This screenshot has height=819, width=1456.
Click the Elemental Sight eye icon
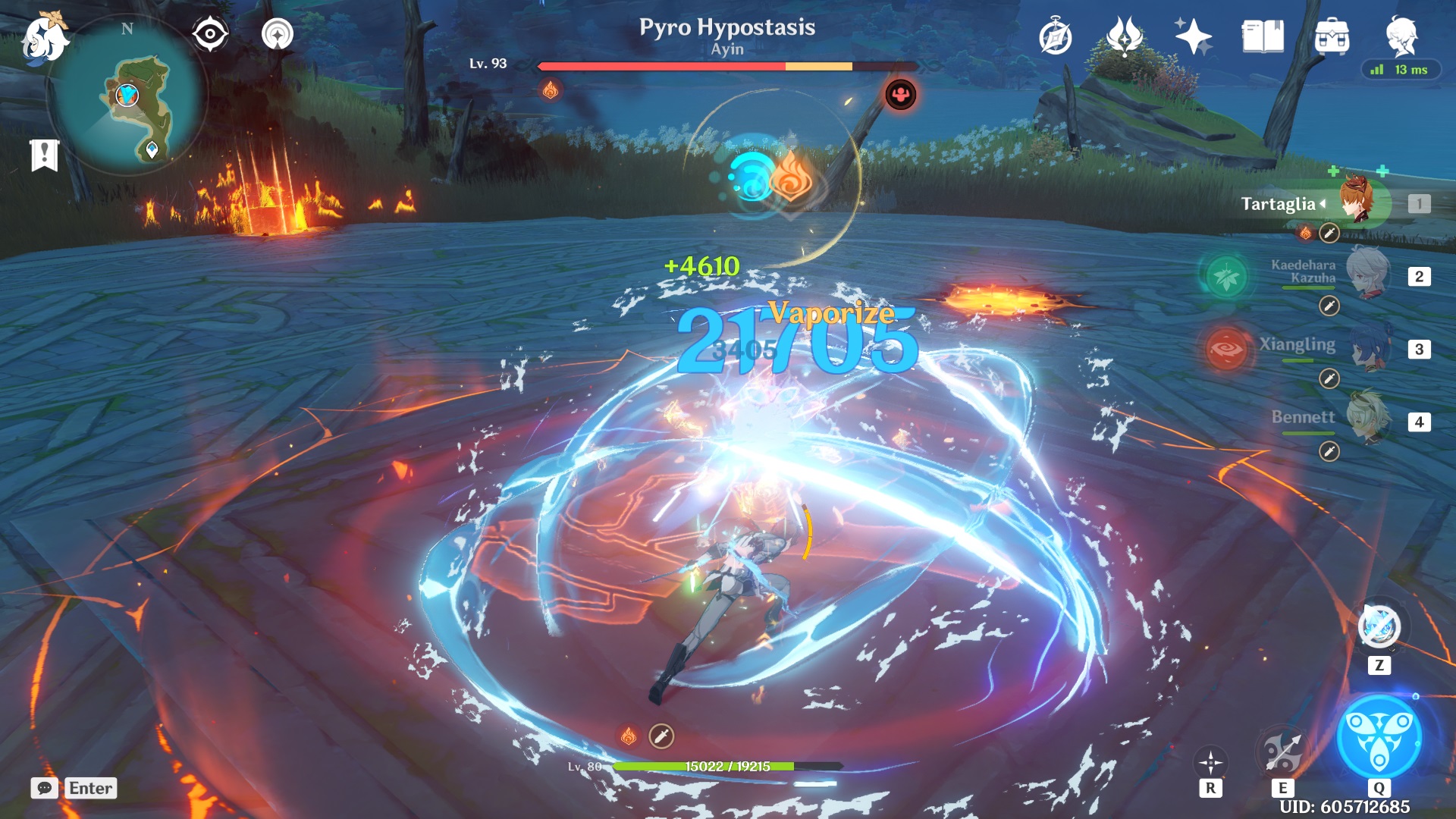209,33
